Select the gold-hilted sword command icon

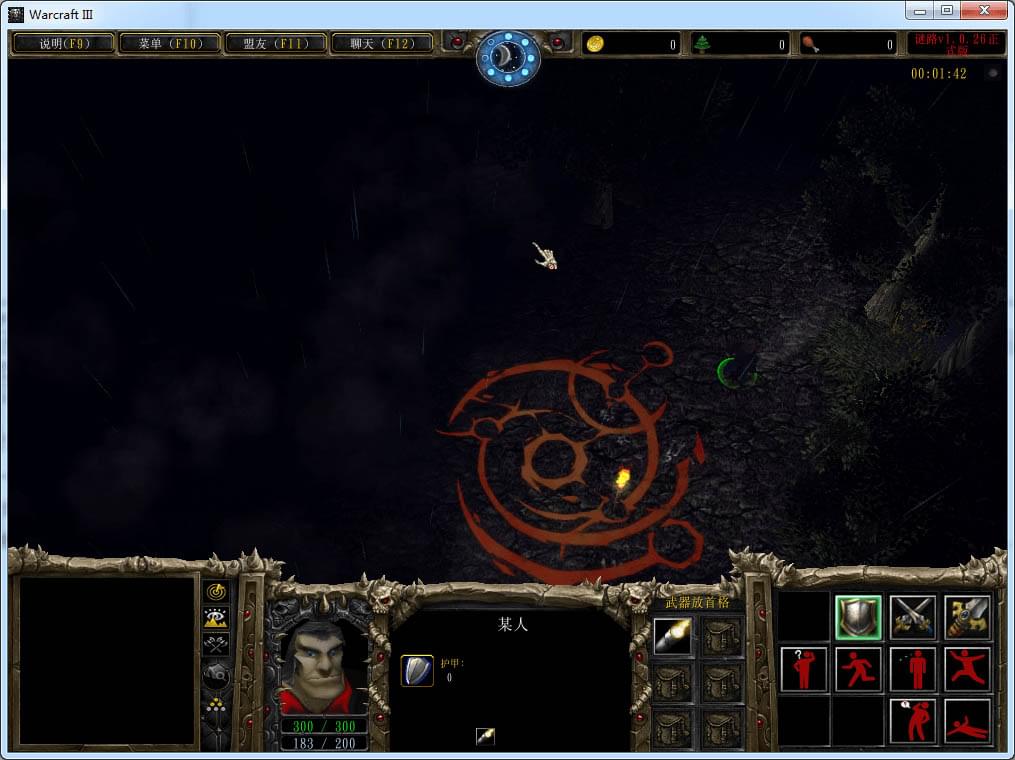pyautogui.click(x=967, y=617)
